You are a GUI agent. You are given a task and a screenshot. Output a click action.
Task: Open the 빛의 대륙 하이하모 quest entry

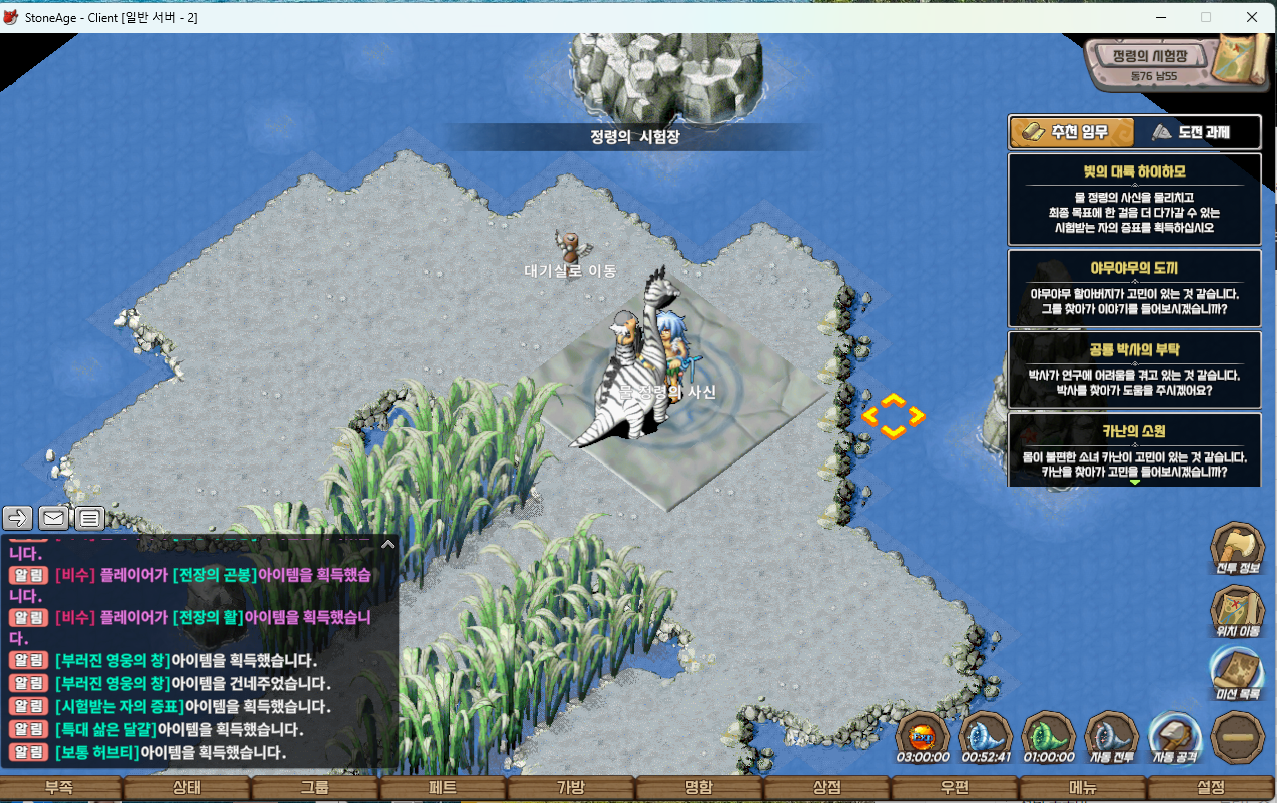pyautogui.click(x=1134, y=199)
